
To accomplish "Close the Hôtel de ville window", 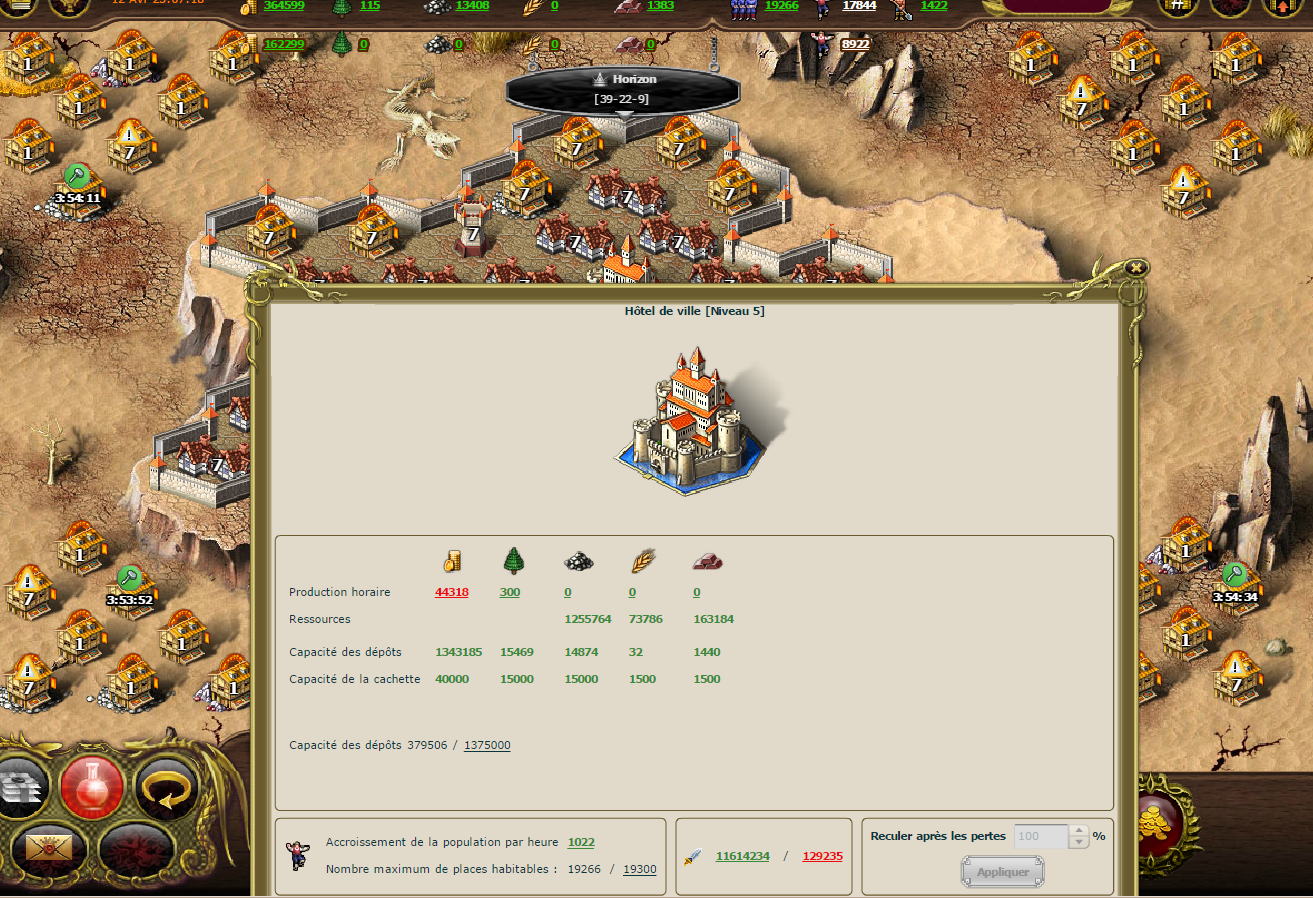I will click(x=1135, y=268).
